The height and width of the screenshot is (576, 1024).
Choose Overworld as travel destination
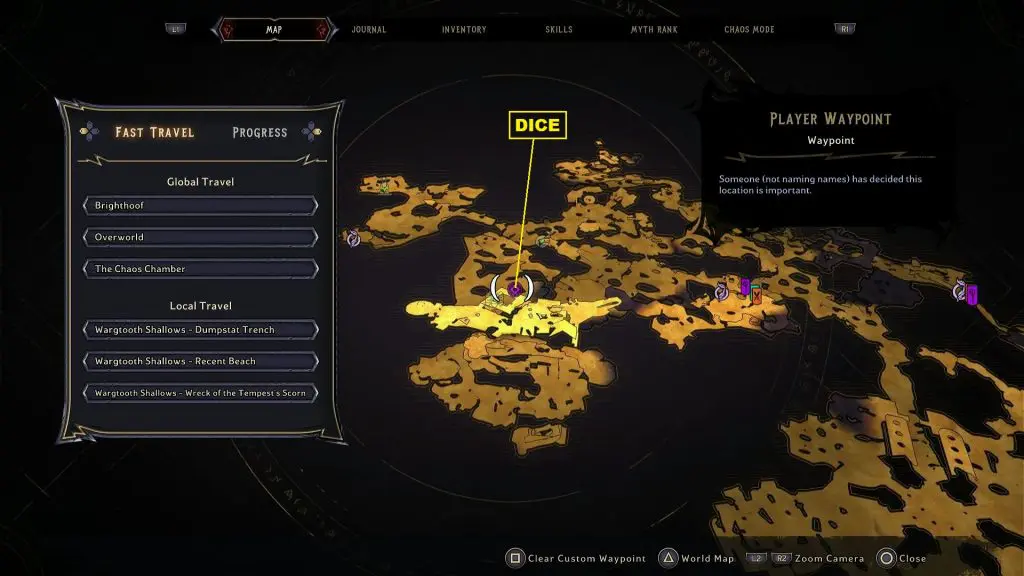[201, 237]
